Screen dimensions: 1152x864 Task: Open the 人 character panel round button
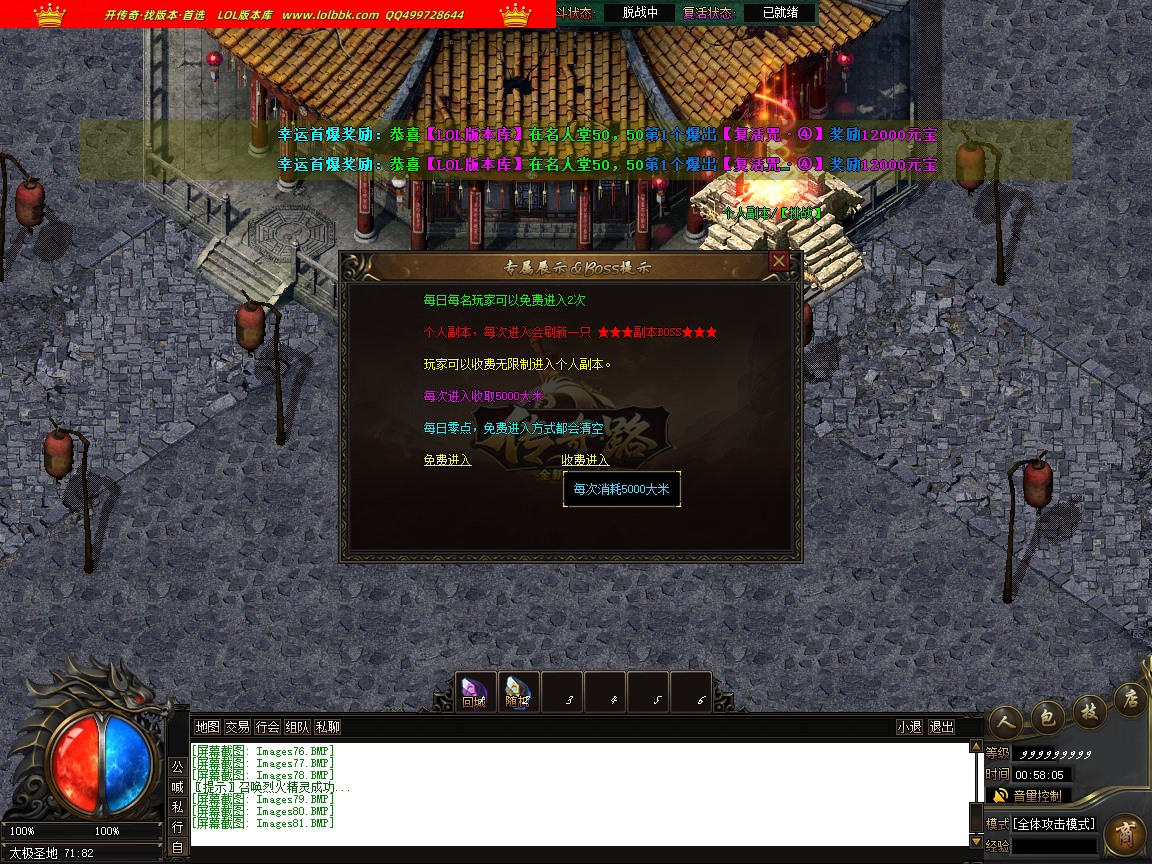point(1005,722)
